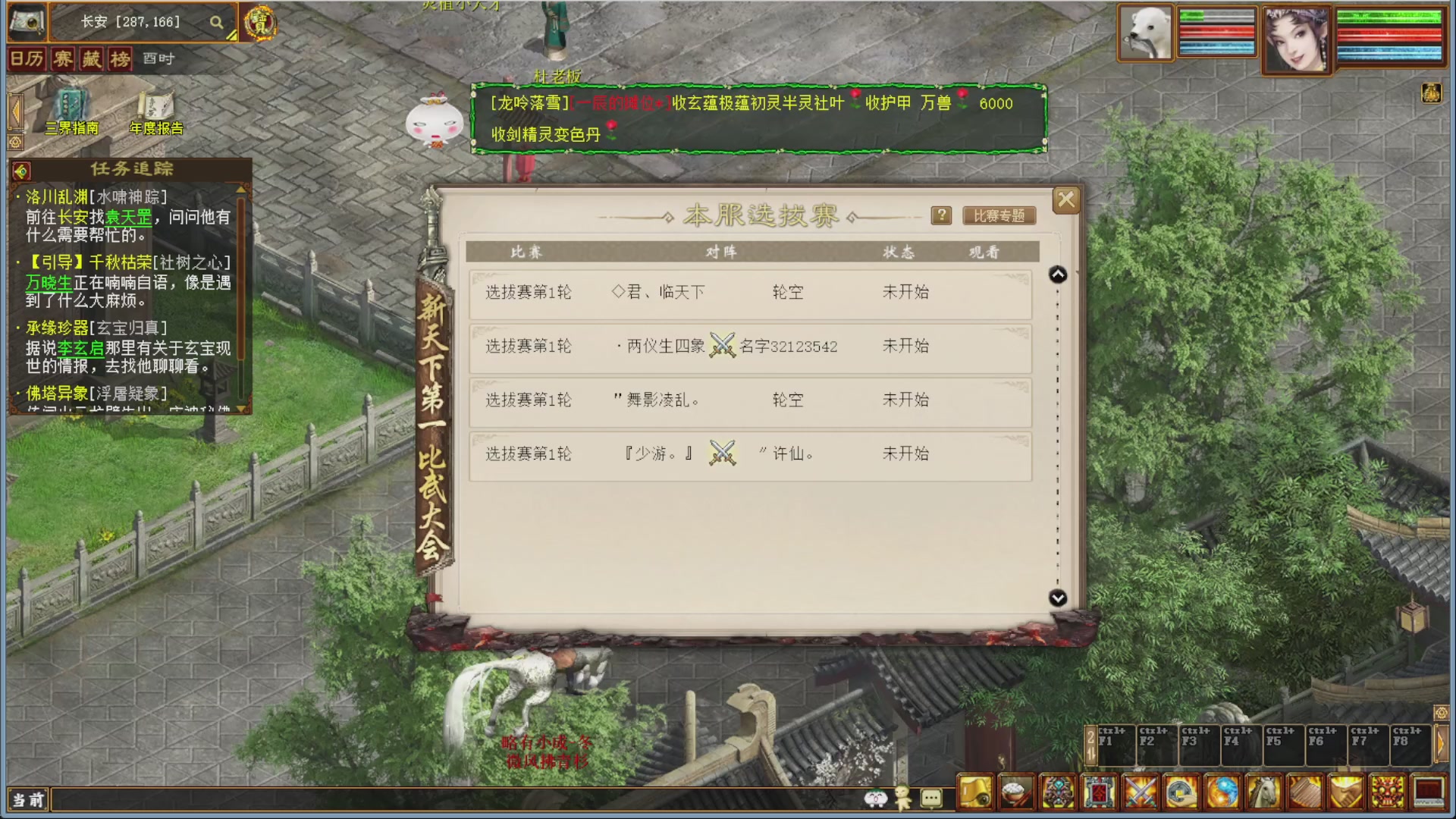Open the 年度报告 scroll icon
This screenshot has height=819, width=1456.
click(155, 106)
